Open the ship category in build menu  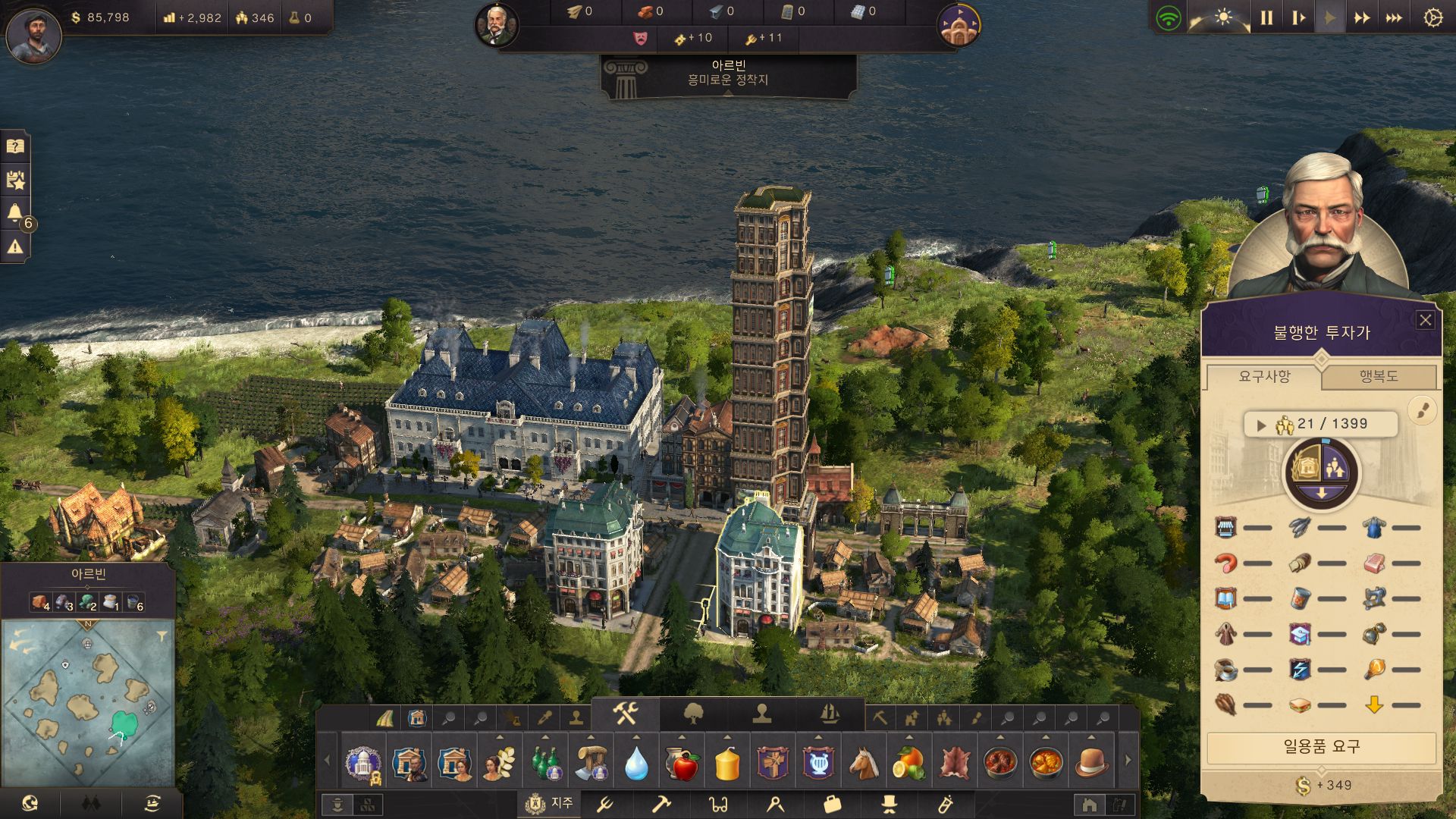pos(830,714)
